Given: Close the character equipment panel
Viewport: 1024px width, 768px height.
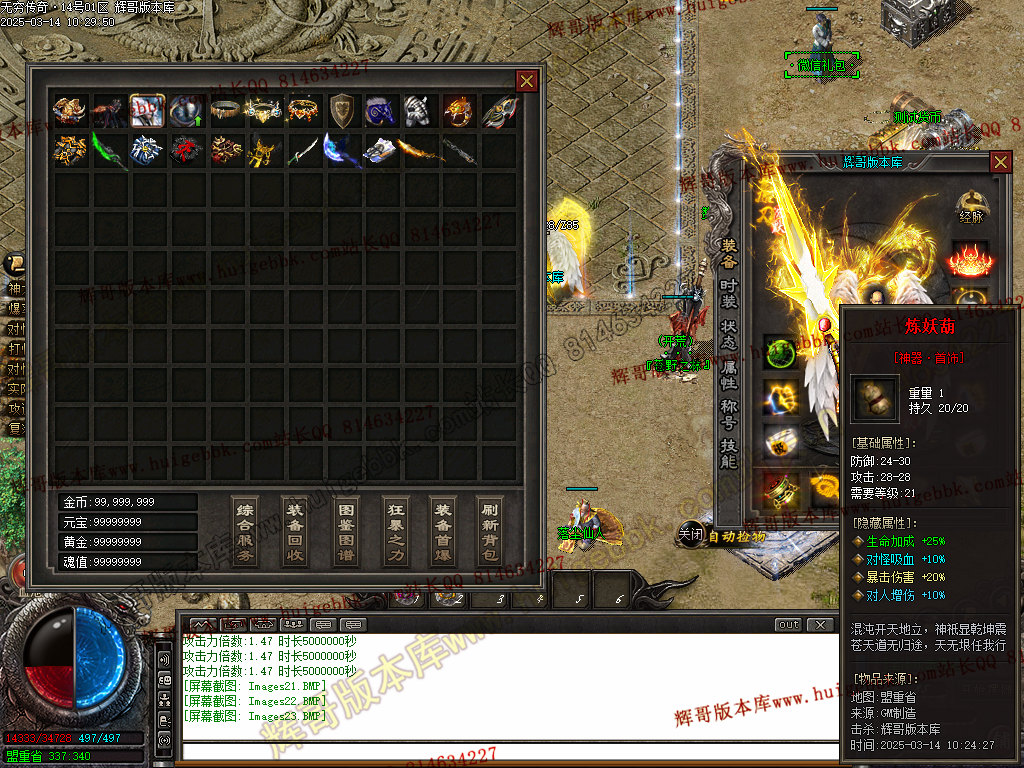Looking at the screenshot, I should [1000, 161].
